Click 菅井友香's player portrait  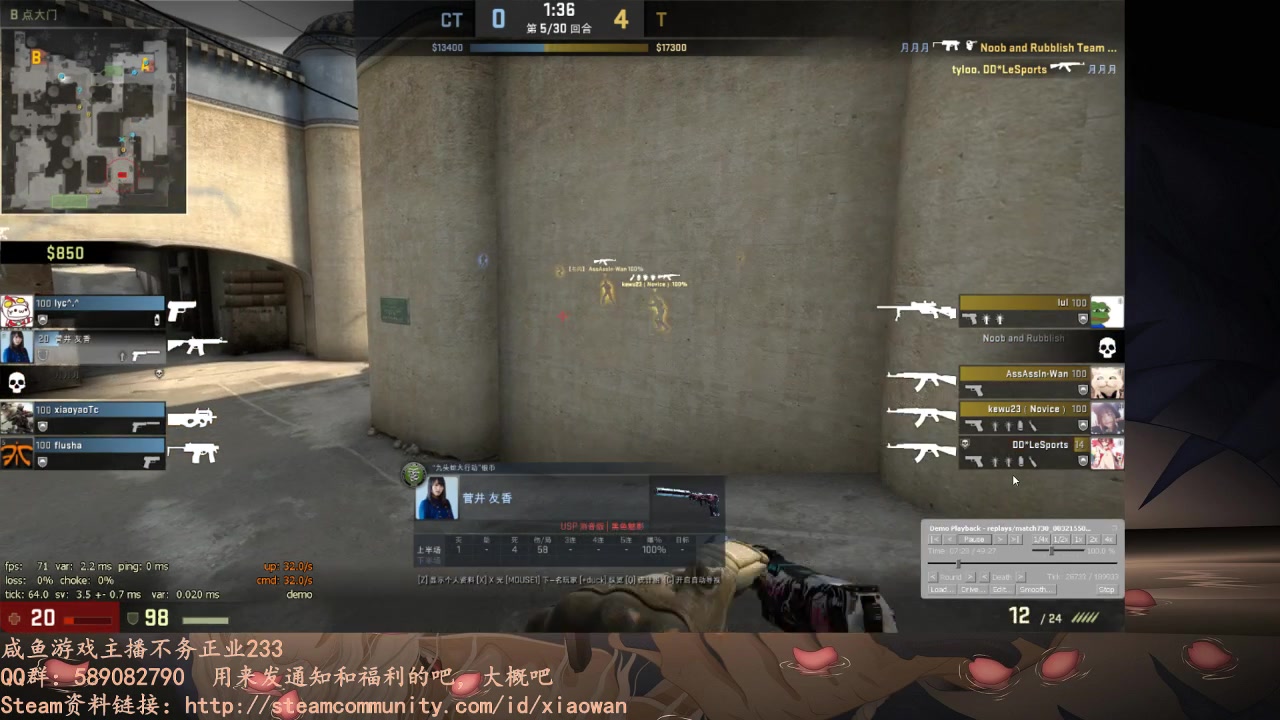click(x=436, y=497)
